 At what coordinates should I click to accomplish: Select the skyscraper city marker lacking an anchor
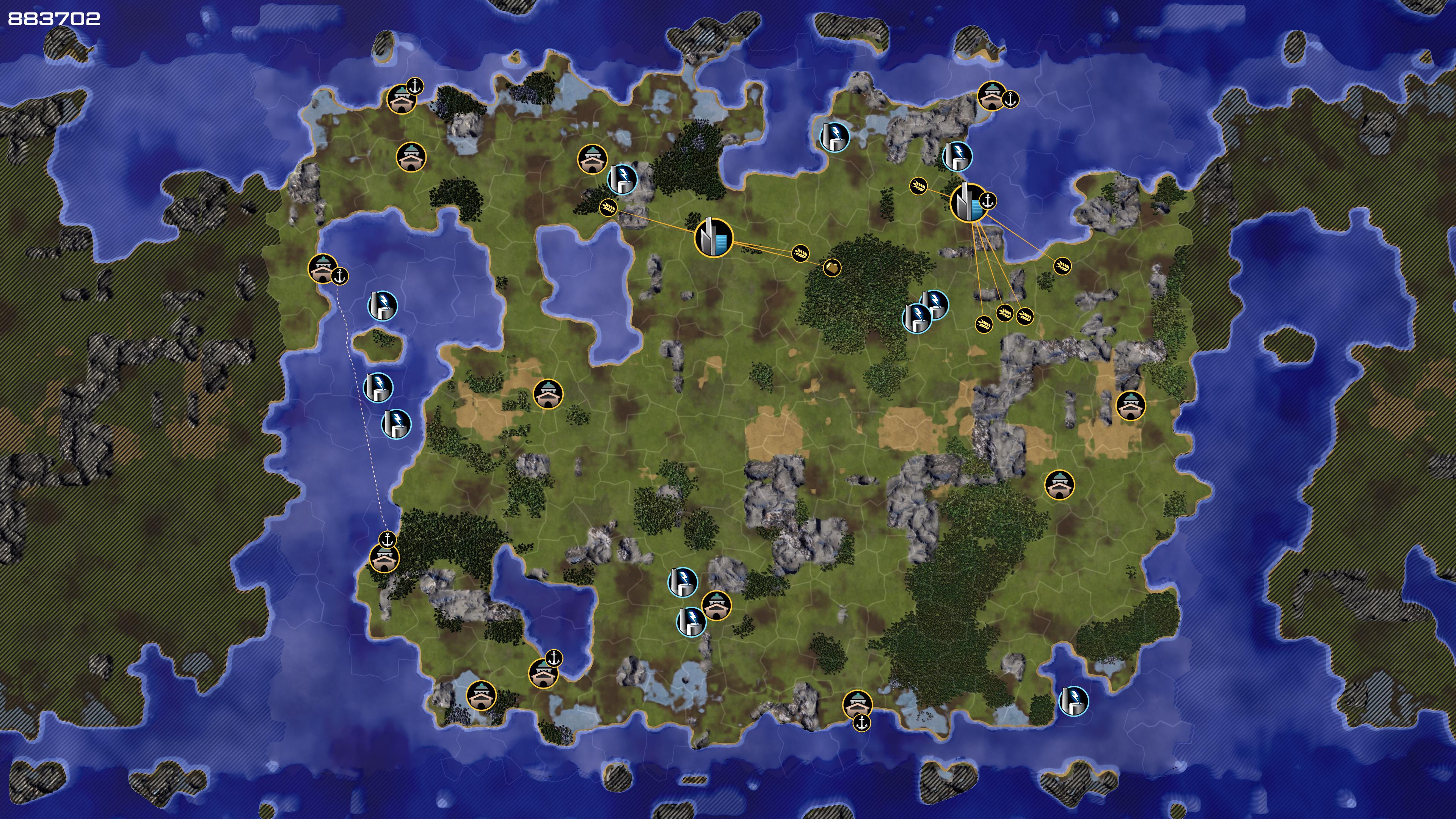(x=713, y=238)
